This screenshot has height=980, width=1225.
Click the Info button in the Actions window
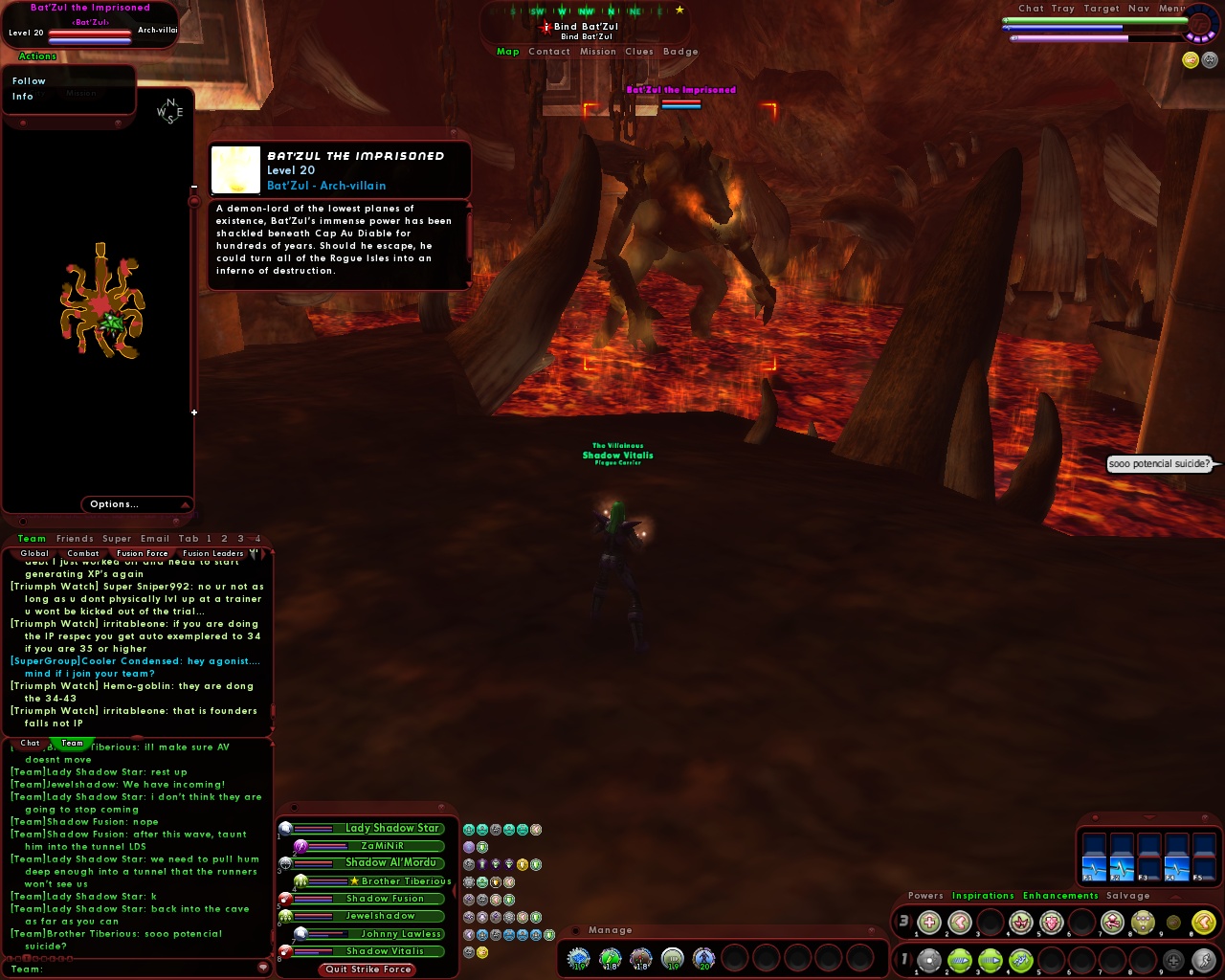(x=21, y=97)
